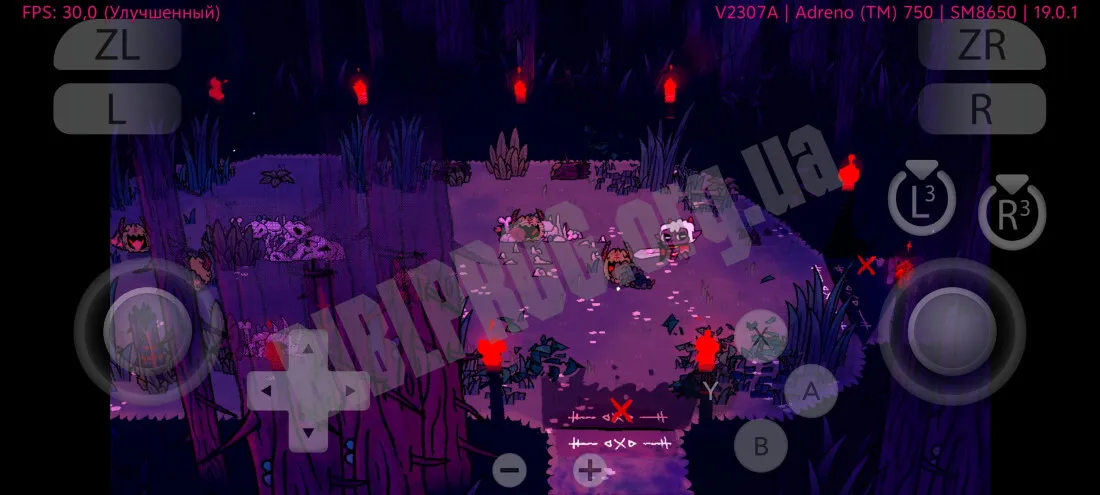Tap the ZL on-screen trigger button

point(117,46)
